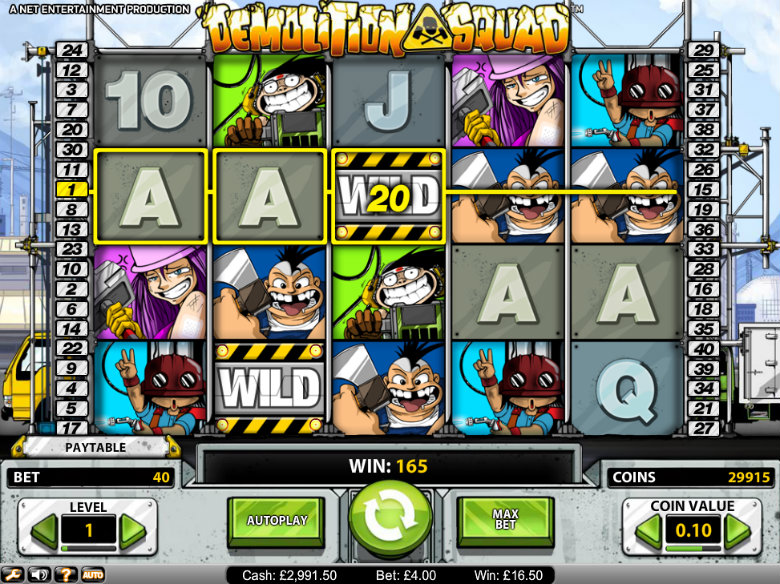Select bet line 24 on the left

[72, 50]
